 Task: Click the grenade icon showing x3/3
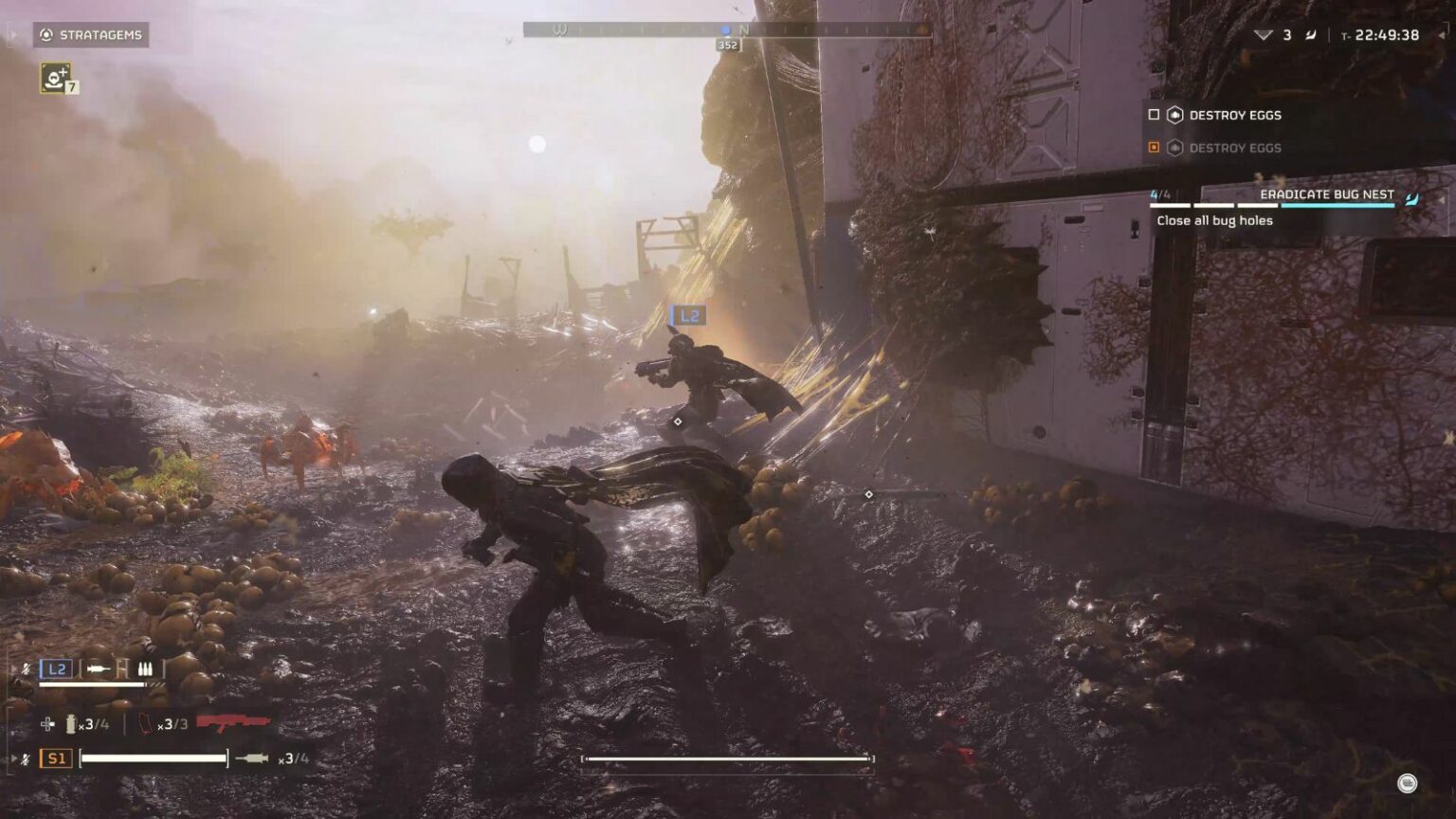point(144,723)
